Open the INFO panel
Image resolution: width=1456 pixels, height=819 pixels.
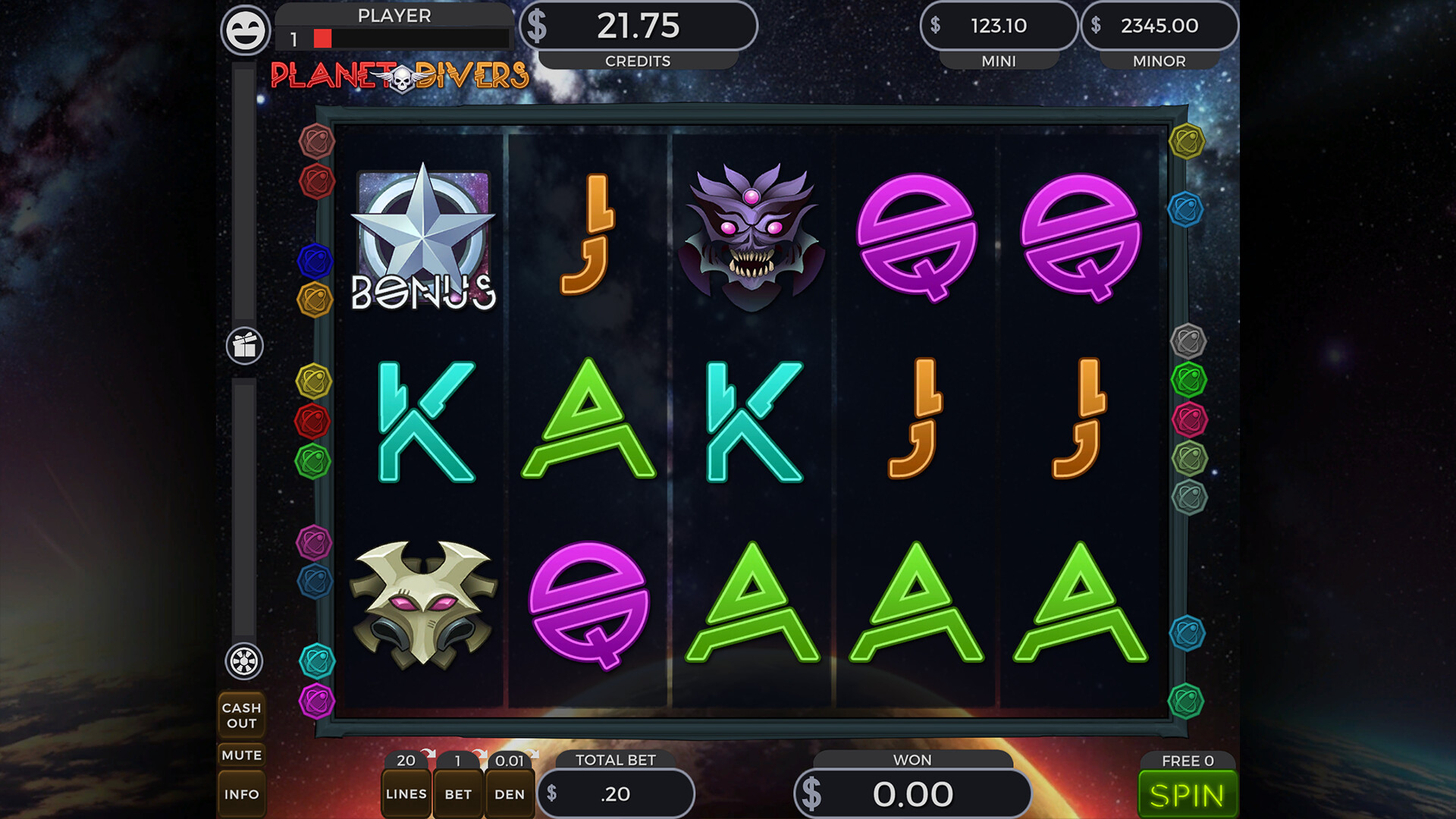click(242, 794)
